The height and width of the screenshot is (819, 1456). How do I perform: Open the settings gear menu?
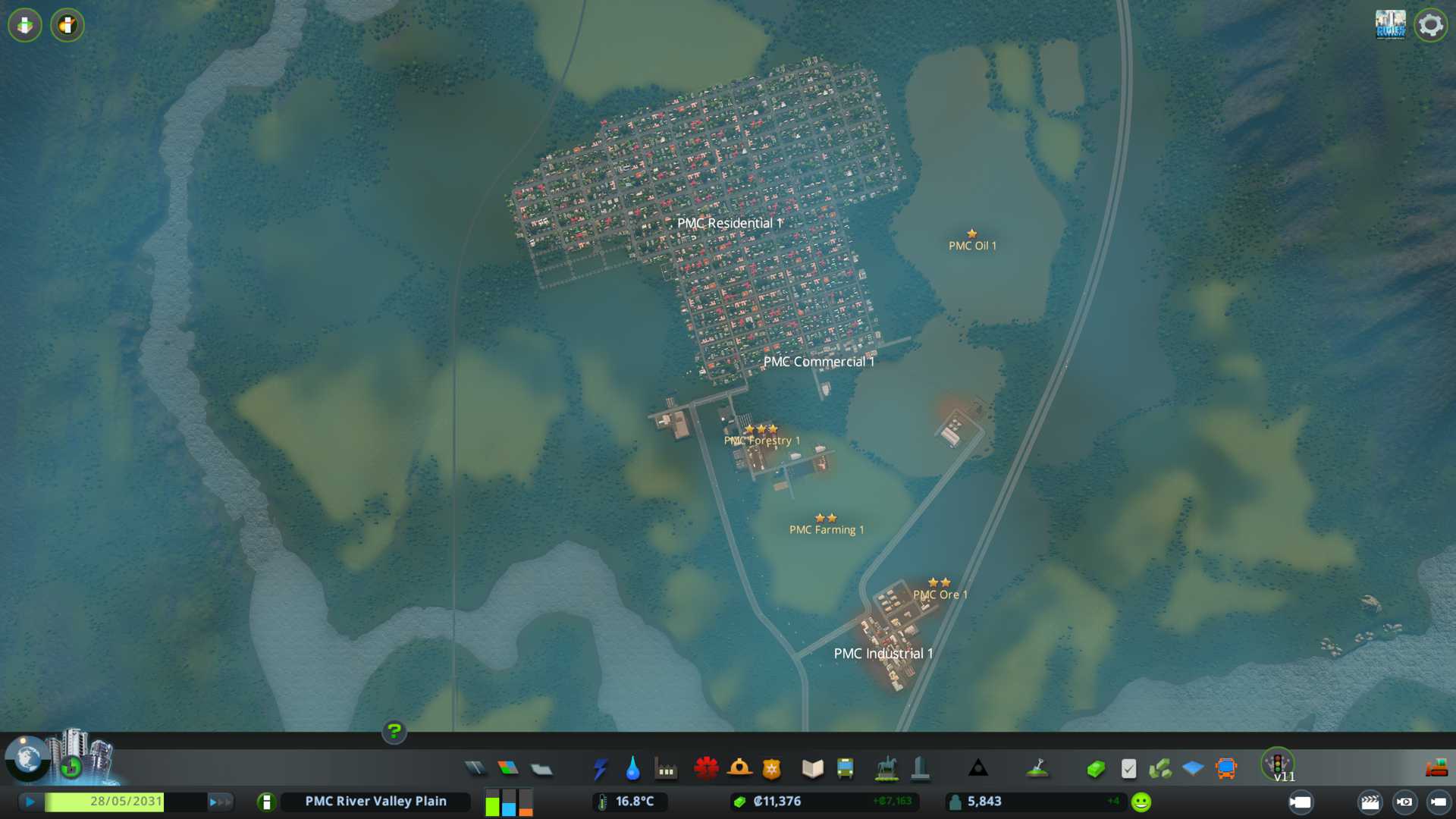1430,25
